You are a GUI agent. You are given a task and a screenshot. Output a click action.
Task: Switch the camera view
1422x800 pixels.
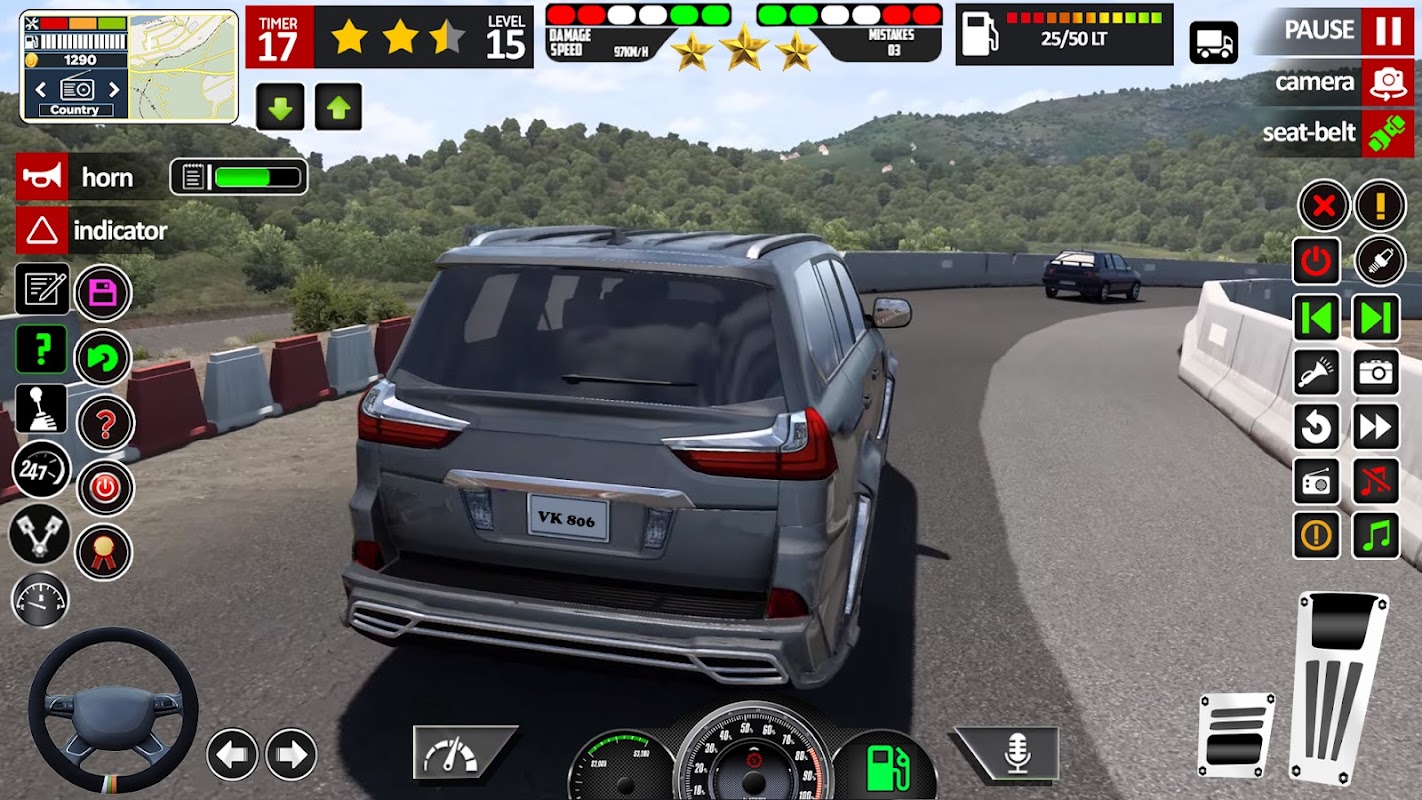click(1387, 82)
